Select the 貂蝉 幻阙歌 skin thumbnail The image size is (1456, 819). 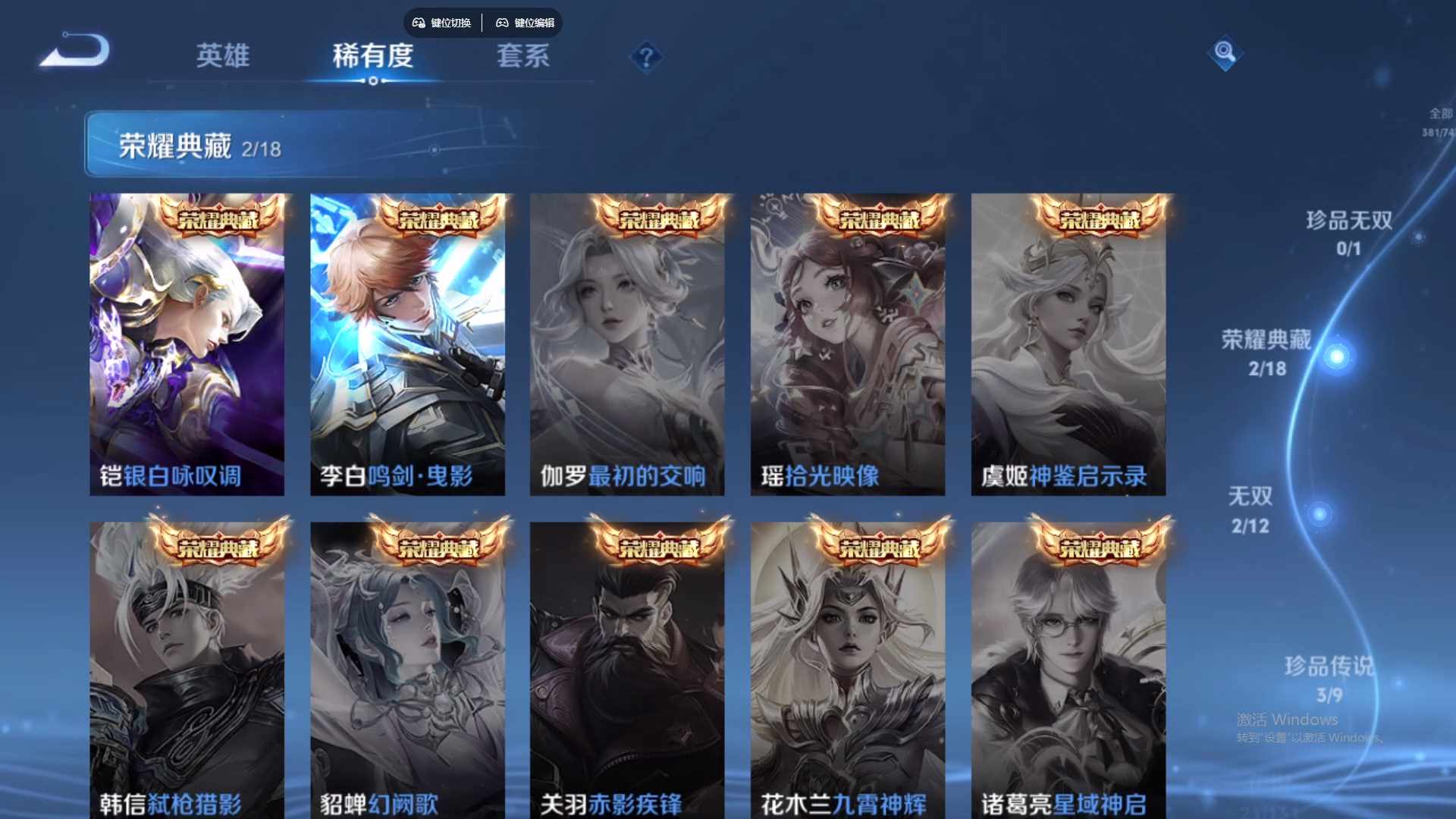407,667
